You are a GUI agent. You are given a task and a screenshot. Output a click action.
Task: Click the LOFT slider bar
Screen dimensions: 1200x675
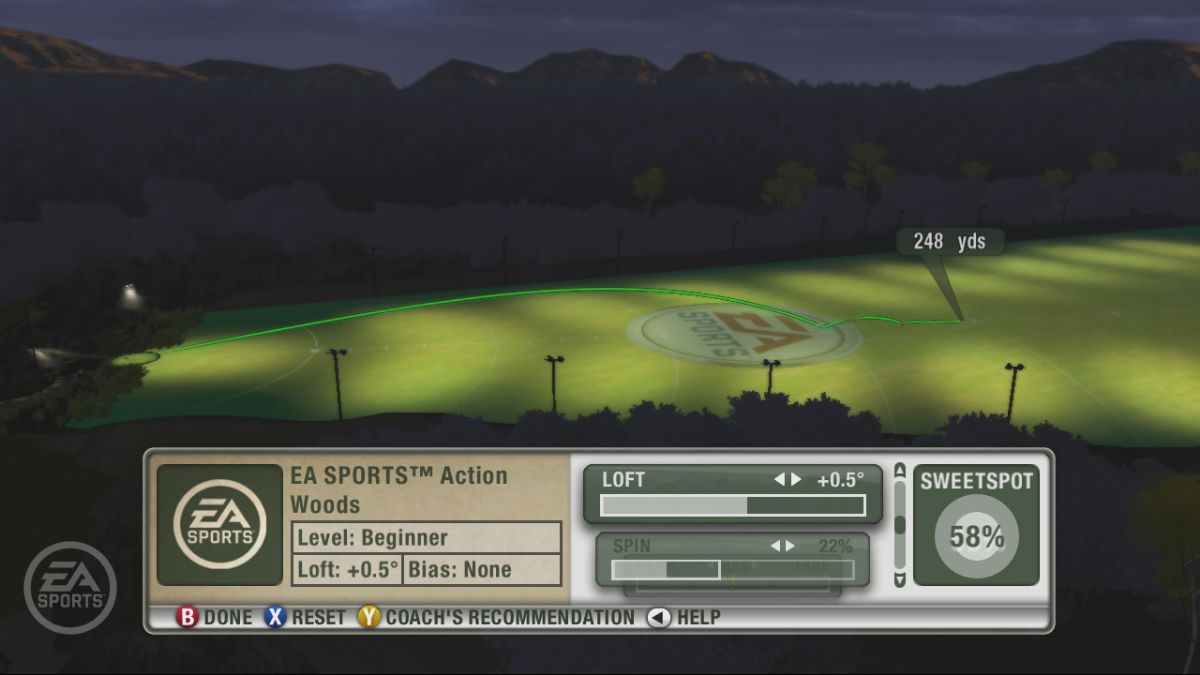point(732,505)
